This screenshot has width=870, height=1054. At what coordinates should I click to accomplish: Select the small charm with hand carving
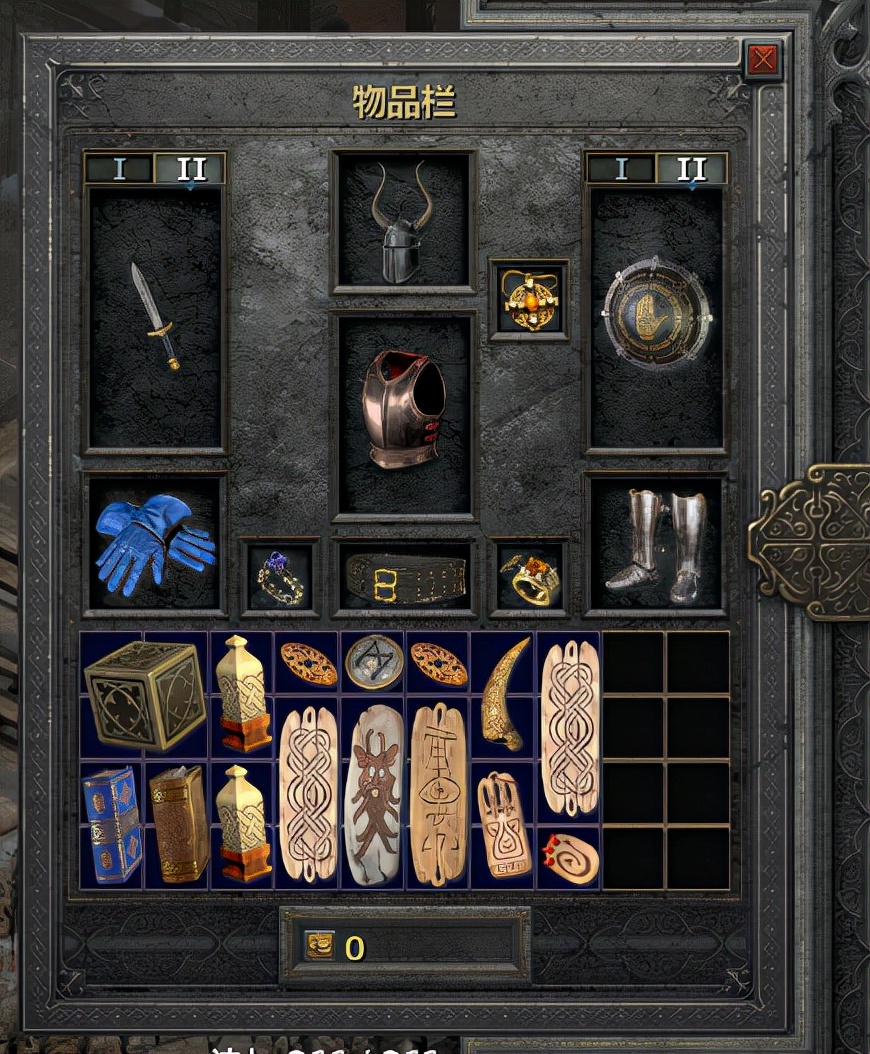(x=503, y=824)
